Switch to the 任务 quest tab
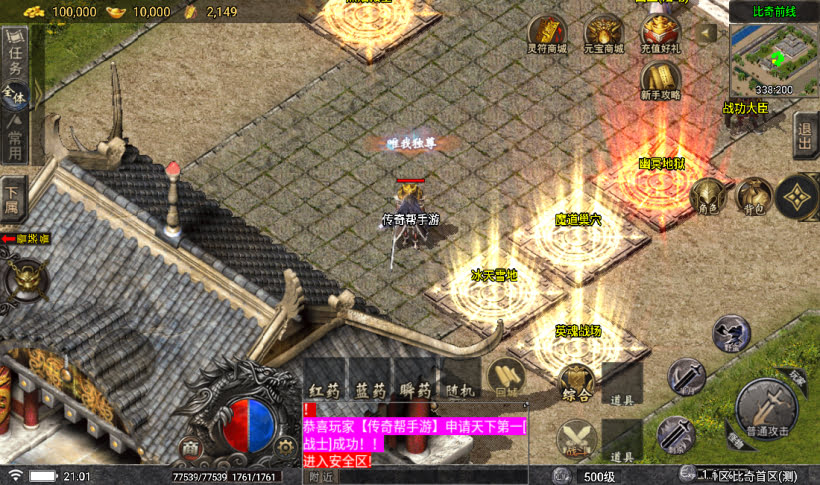The width and height of the screenshot is (820, 485). 15,58
